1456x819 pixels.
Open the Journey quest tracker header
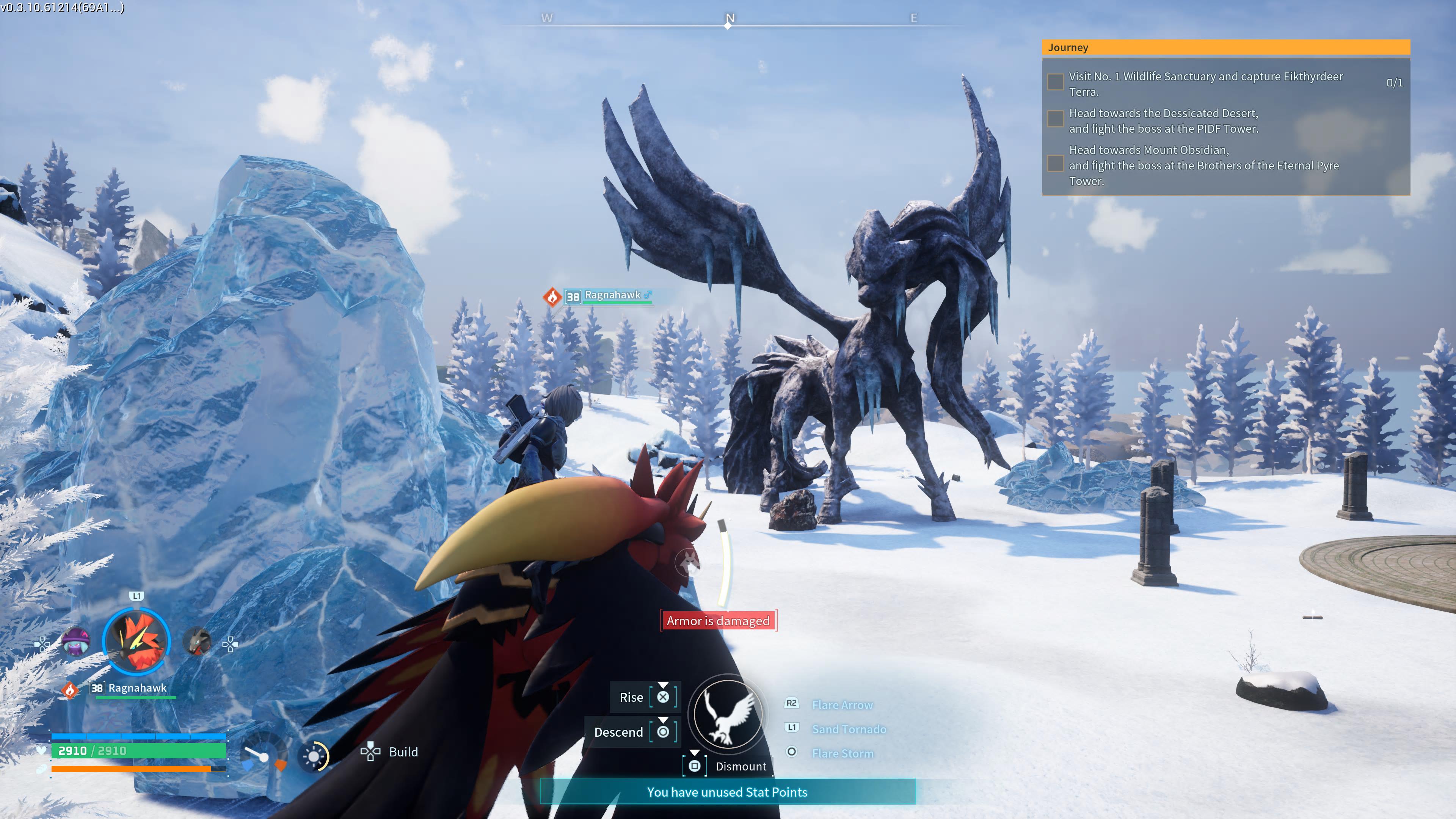click(1225, 47)
